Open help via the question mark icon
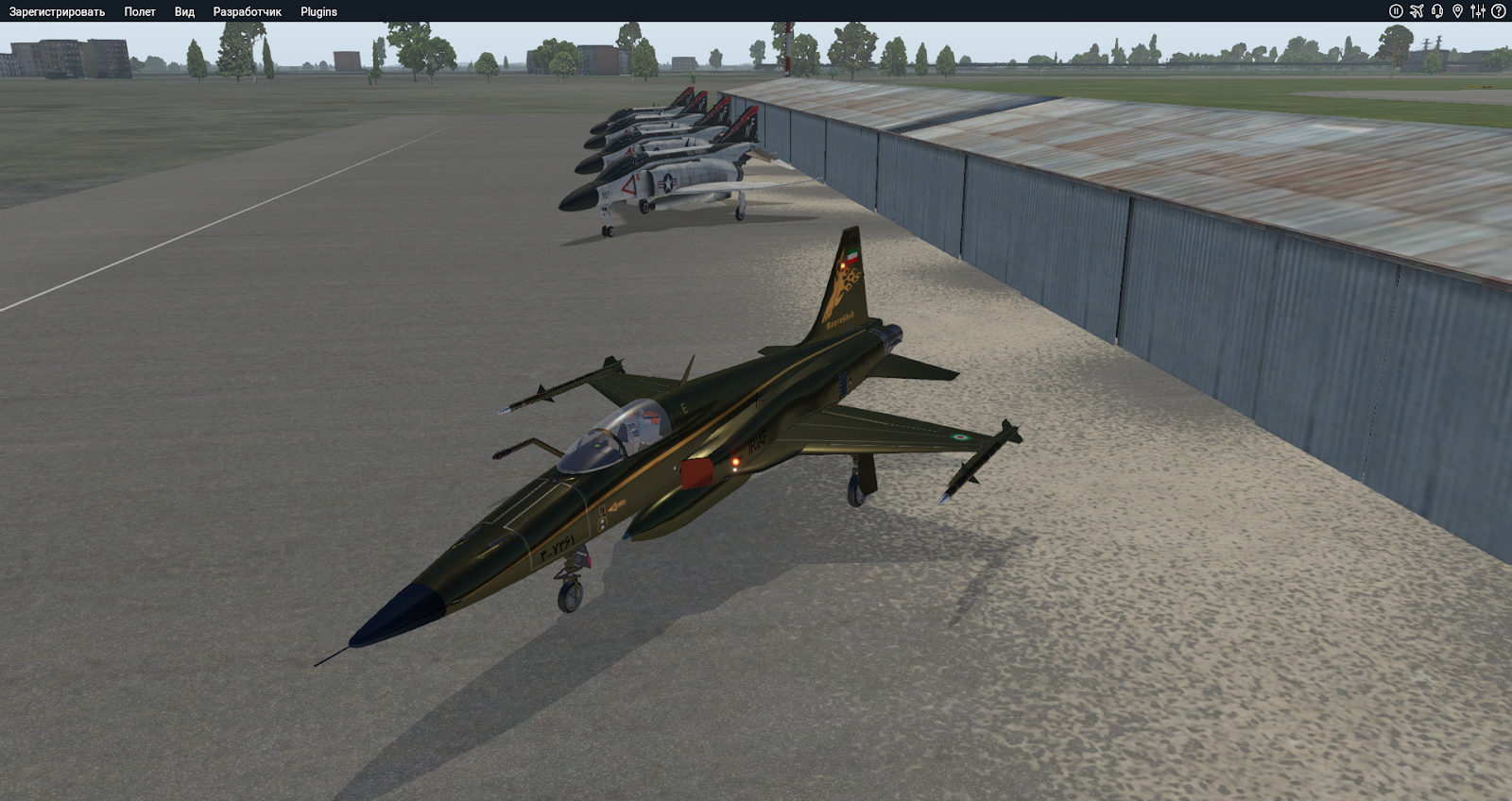The image size is (1512, 801). pos(1498,10)
